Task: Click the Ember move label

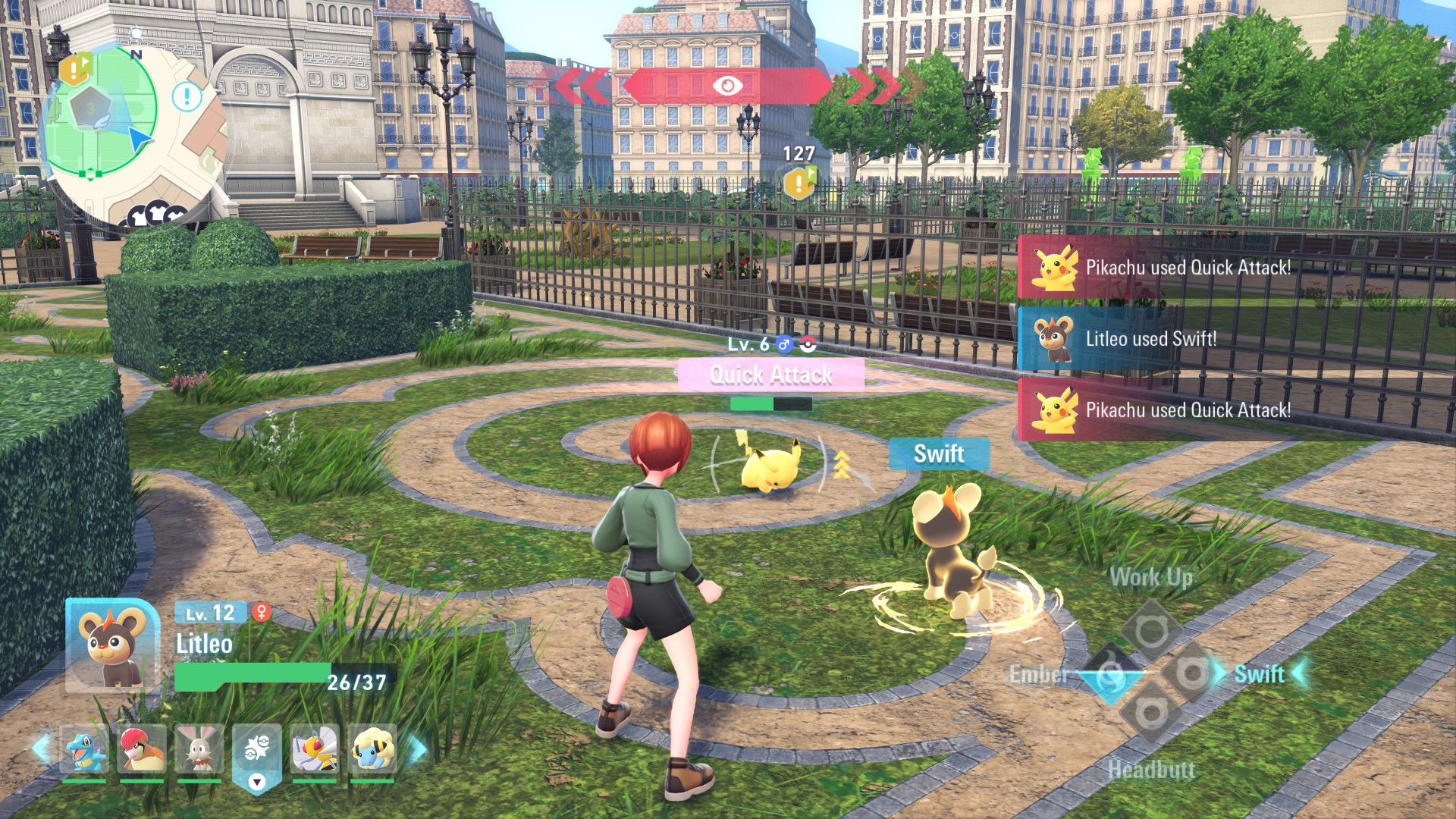Action: click(1040, 674)
